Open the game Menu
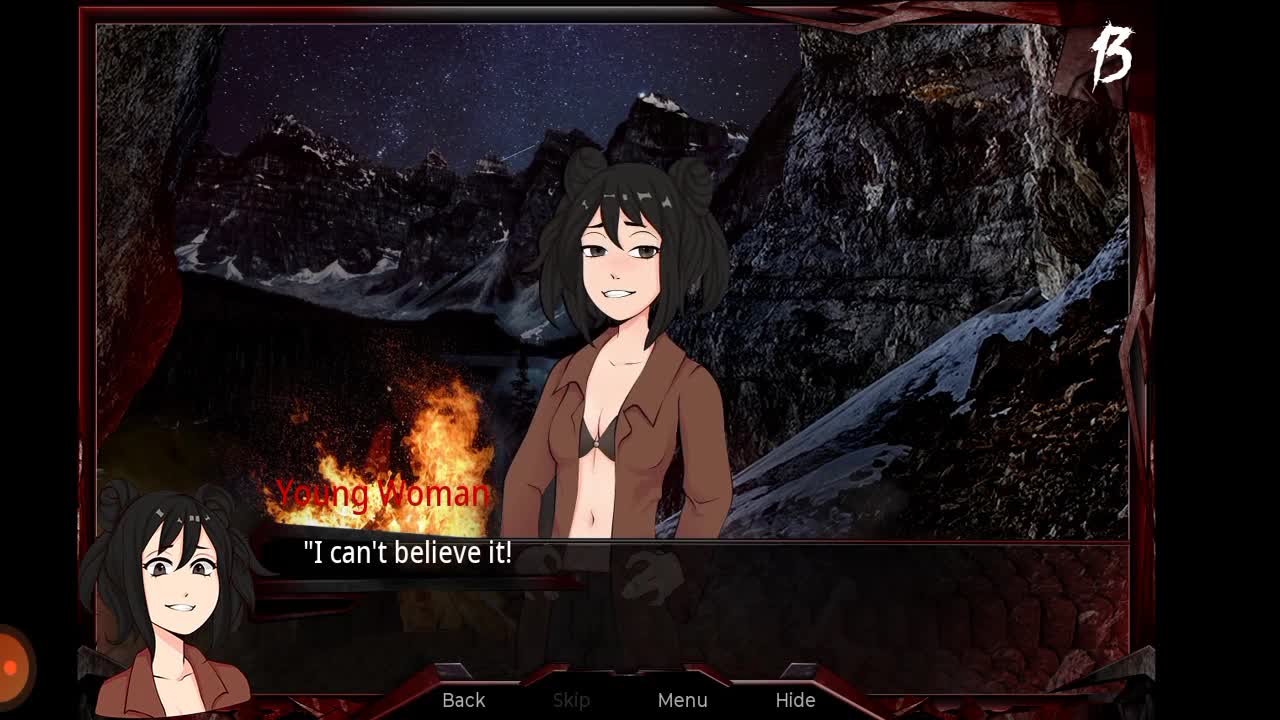This screenshot has height=720, width=1280. (683, 700)
